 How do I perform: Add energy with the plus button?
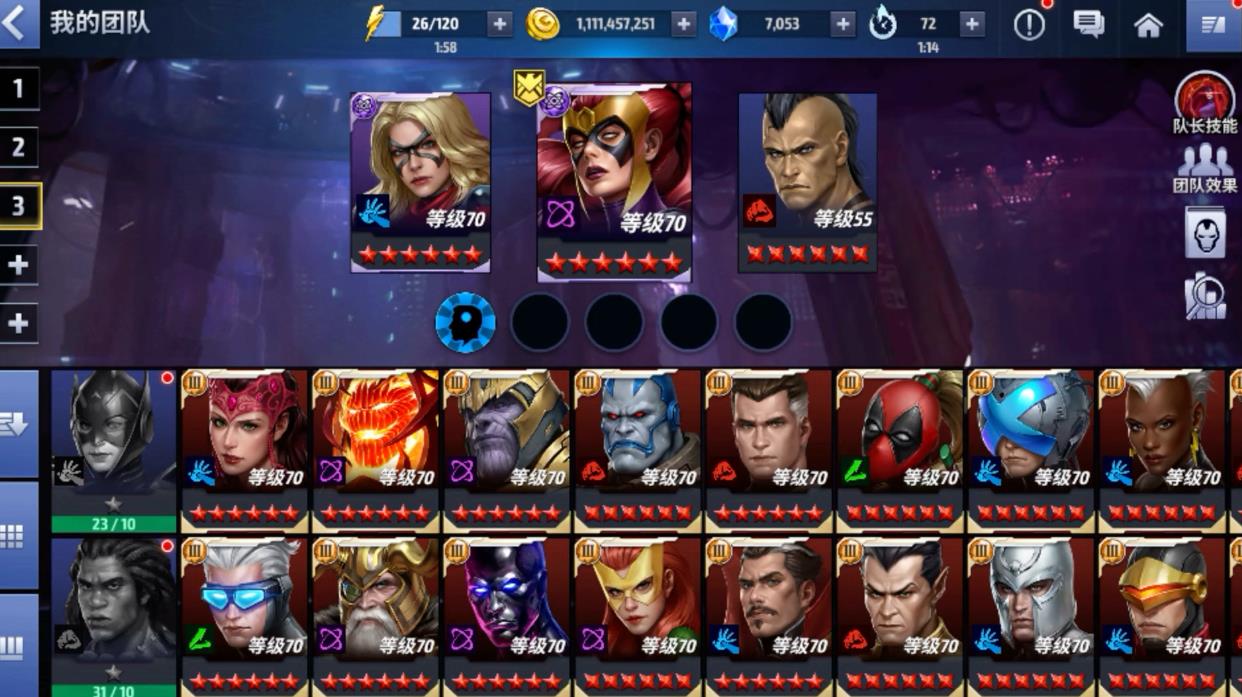[499, 25]
